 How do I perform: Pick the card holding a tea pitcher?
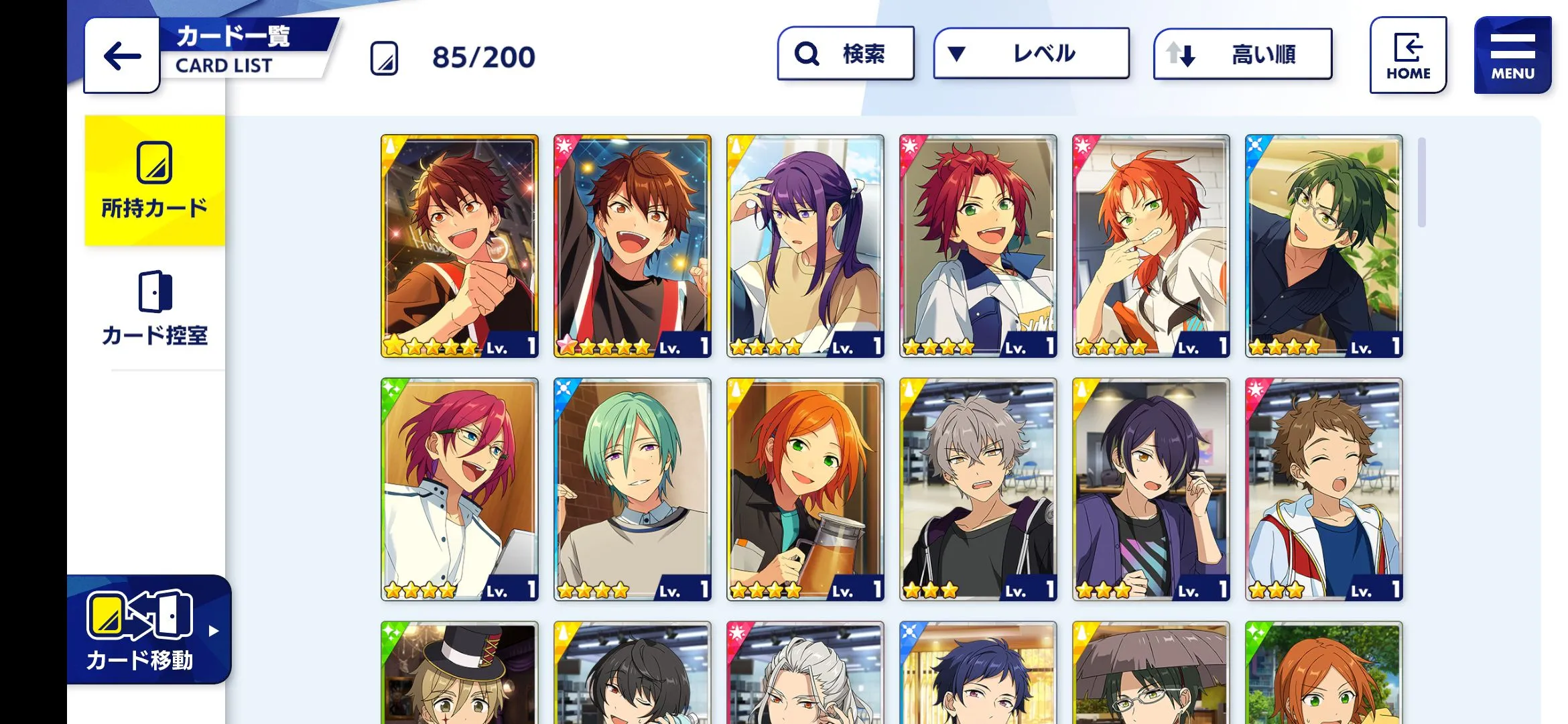805,489
